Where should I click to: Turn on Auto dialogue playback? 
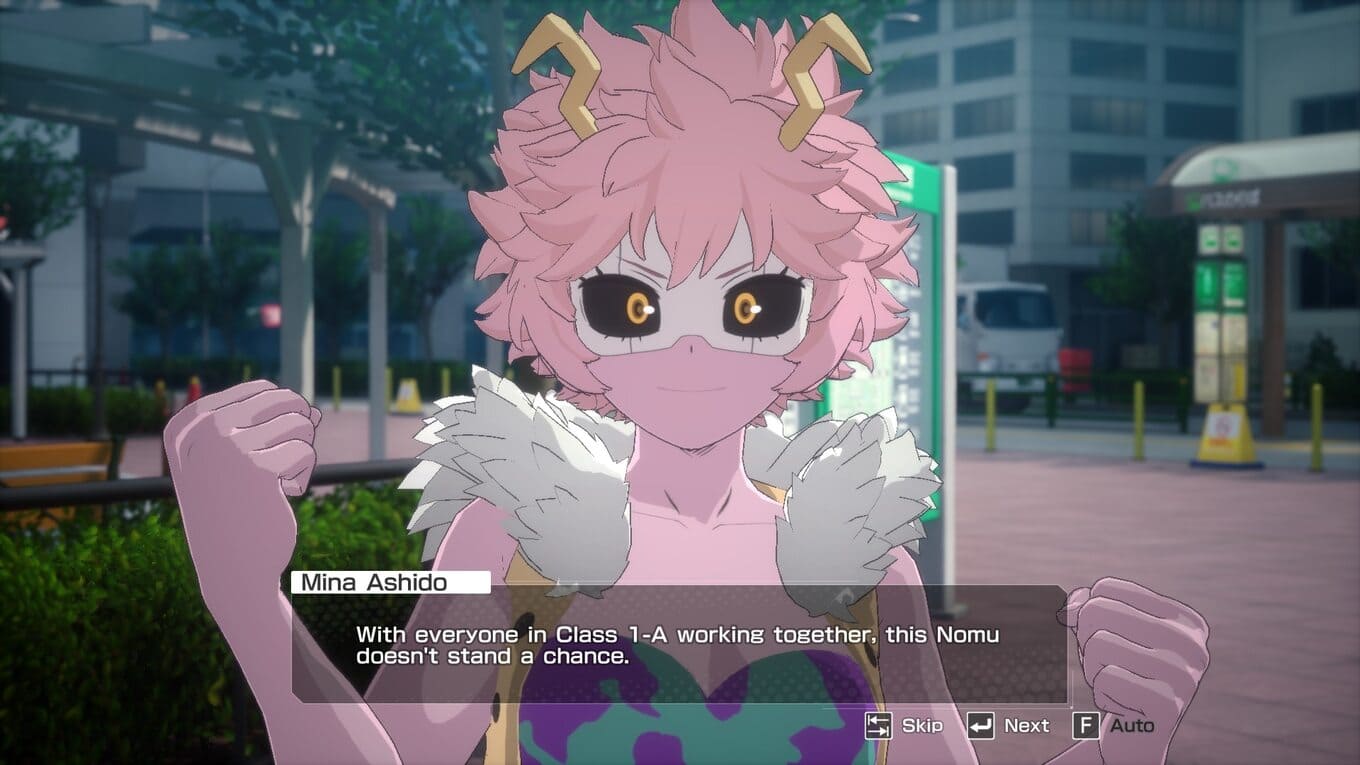click(x=1113, y=725)
